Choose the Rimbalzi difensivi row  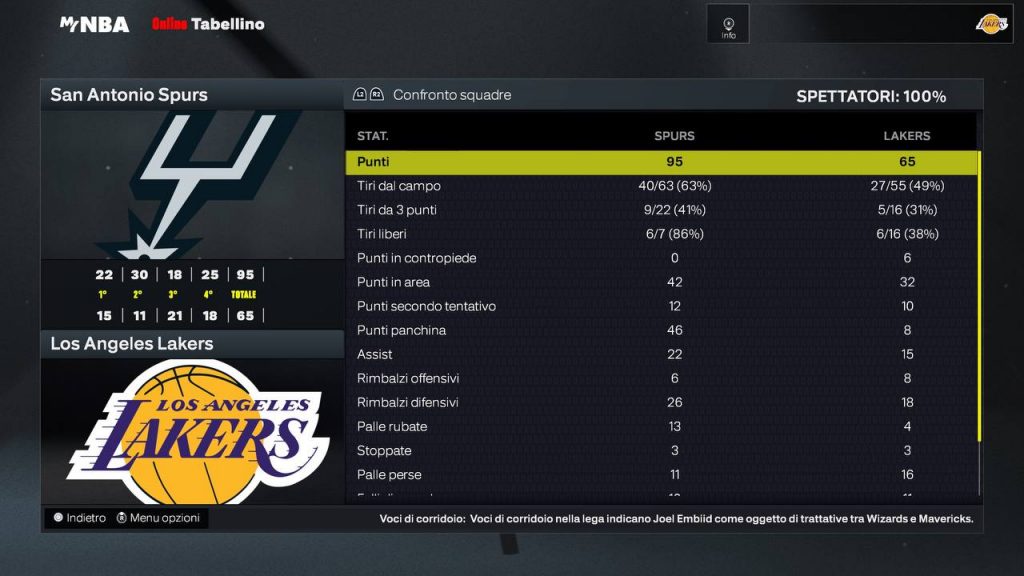[x=660, y=402]
